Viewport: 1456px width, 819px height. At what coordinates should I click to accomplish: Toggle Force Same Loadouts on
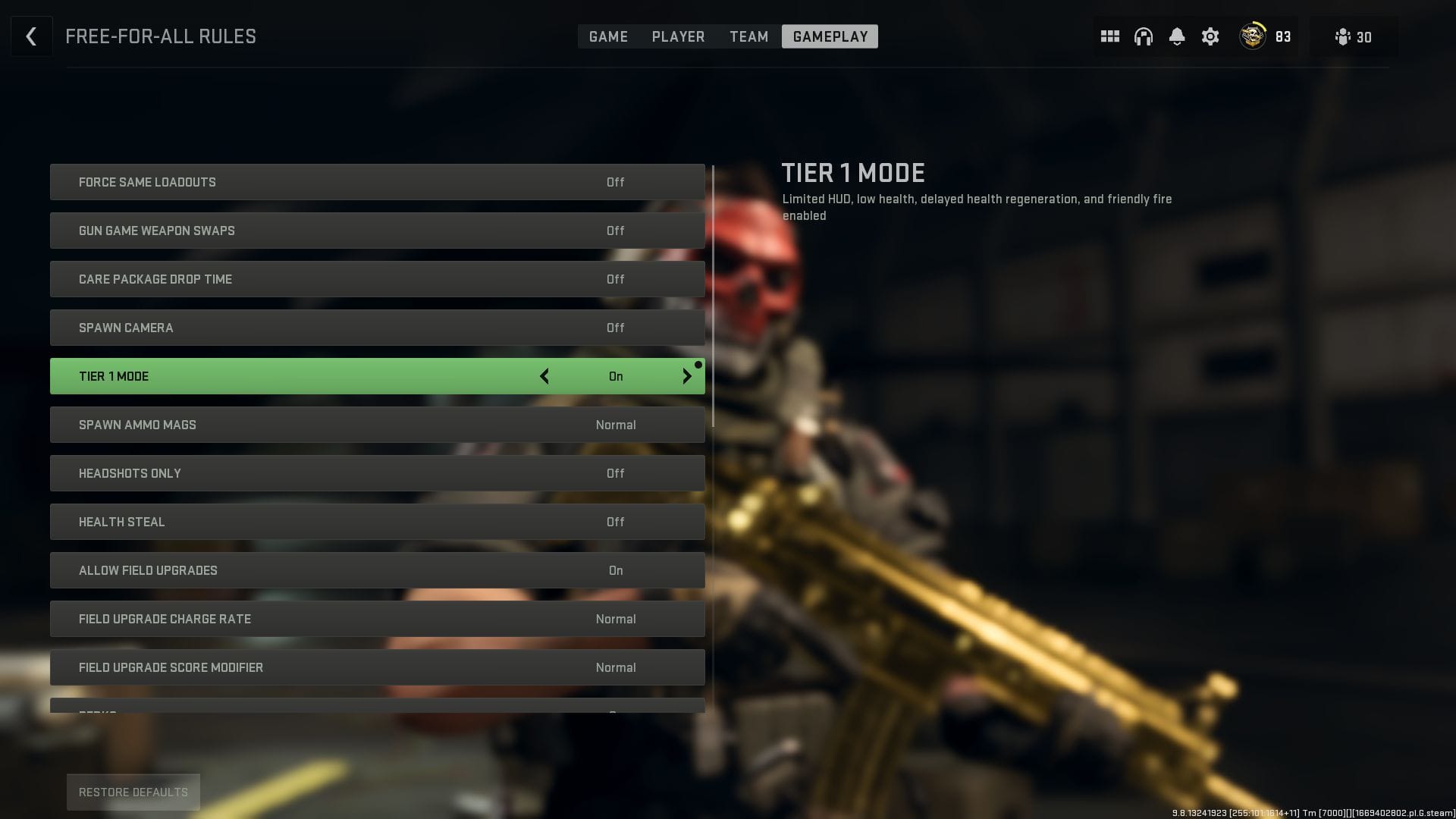tap(377, 181)
